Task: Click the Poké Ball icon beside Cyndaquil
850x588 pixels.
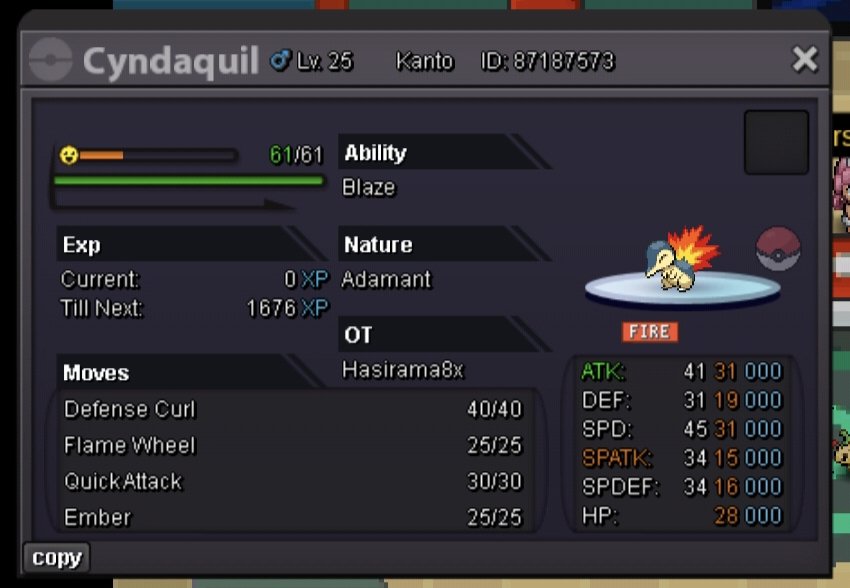Action: click(x=778, y=250)
